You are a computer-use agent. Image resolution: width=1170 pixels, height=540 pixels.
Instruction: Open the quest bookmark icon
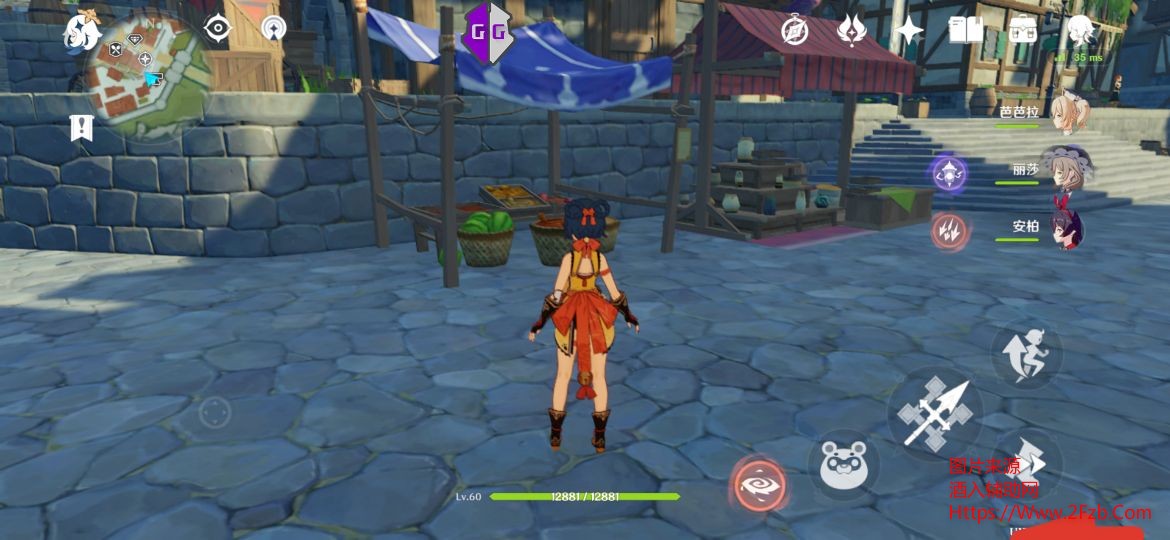(x=81, y=127)
